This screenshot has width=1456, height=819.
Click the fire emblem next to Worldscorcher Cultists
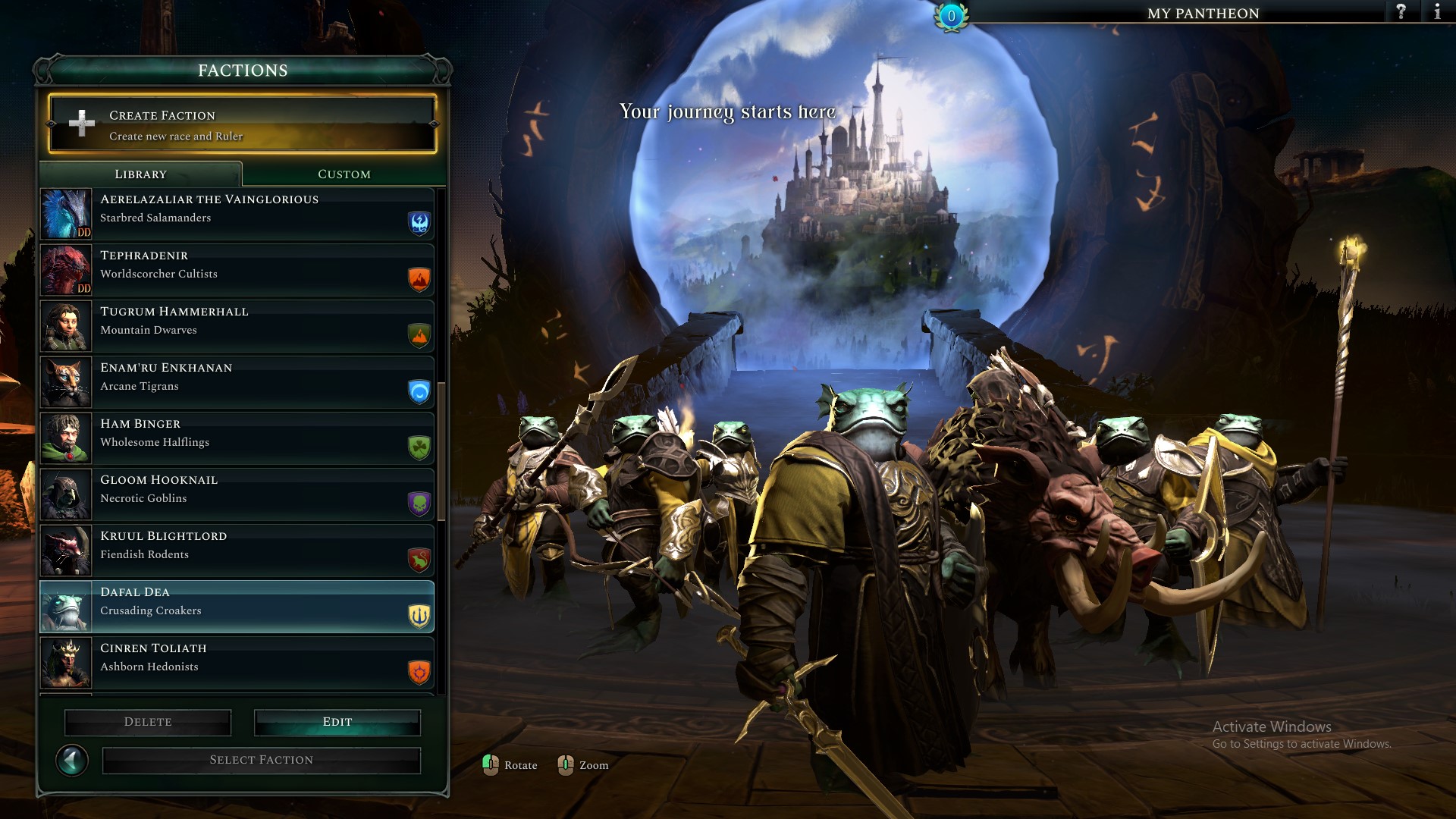pos(418,279)
